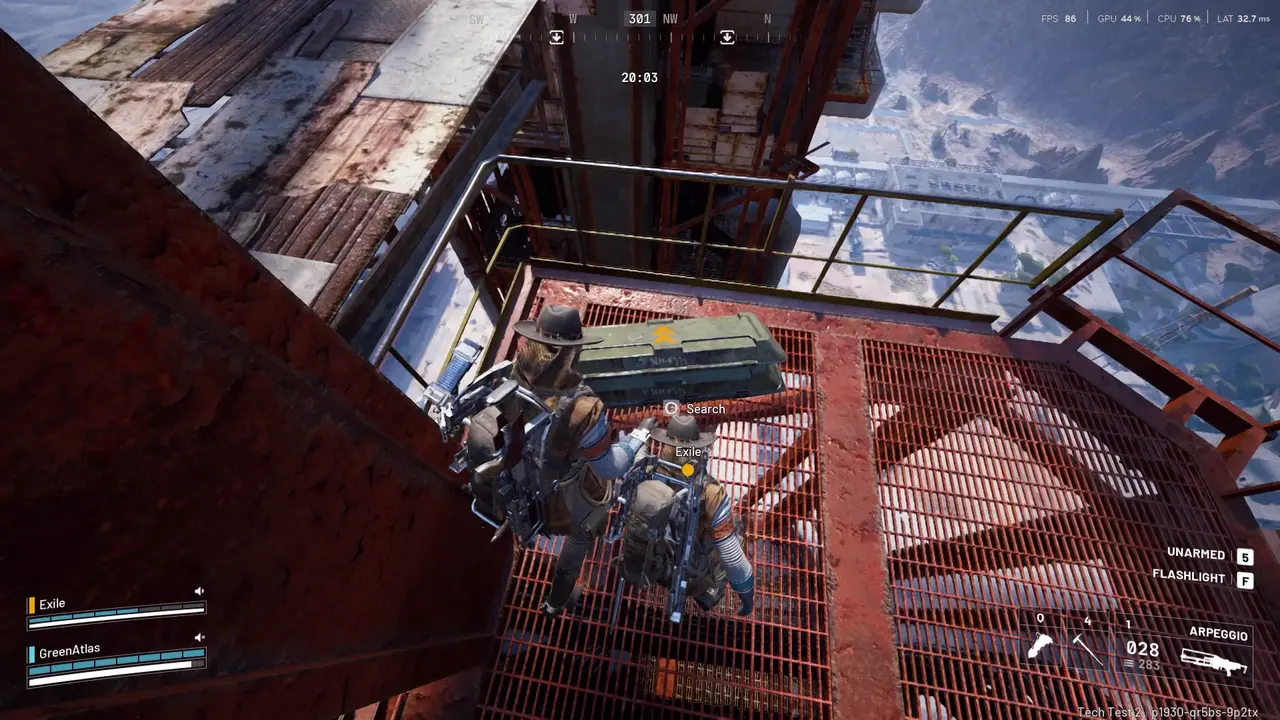This screenshot has height=720, width=1280.
Task: Select Exile in the squad list
Action: click(52, 604)
